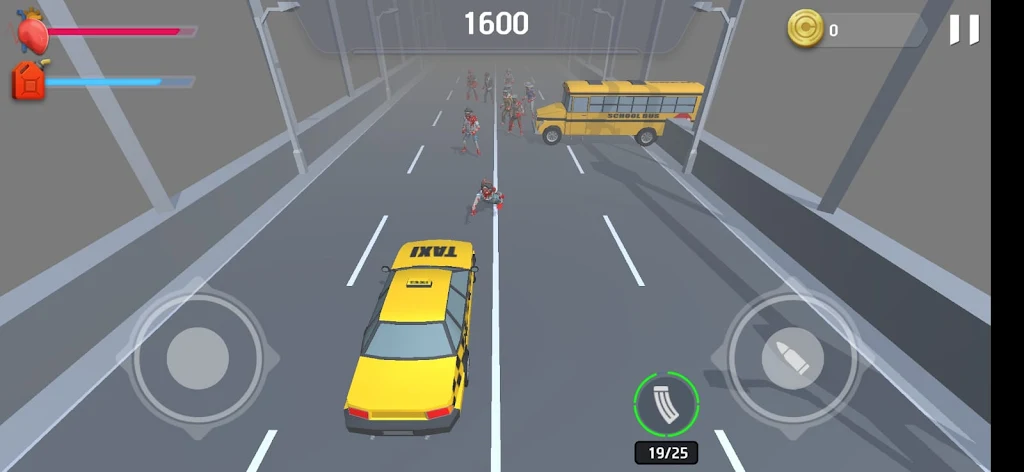Touch the movement joystick knob
This screenshot has width=1024, height=472.
point(198,357)
